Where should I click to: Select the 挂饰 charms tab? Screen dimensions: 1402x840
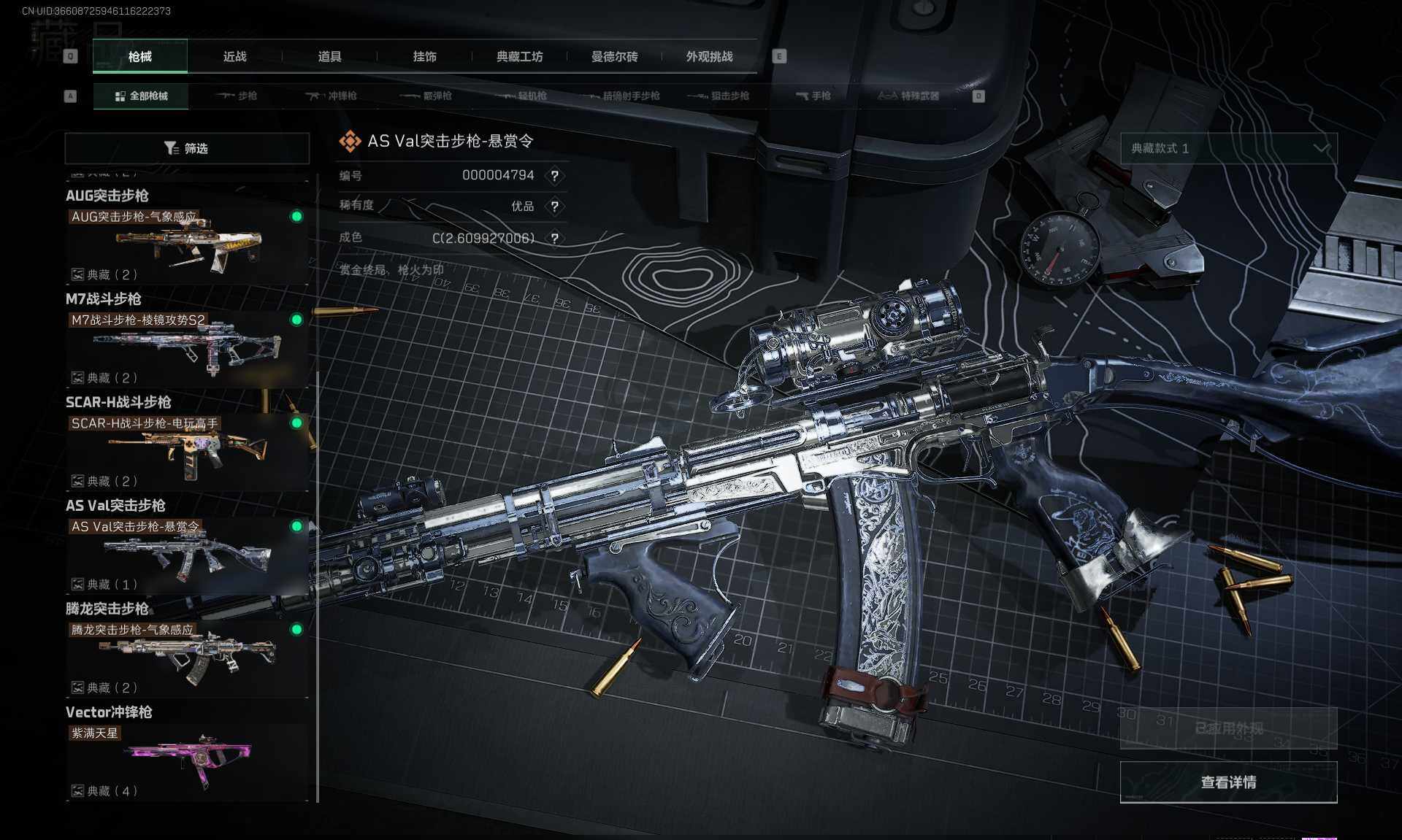point(424,57)
